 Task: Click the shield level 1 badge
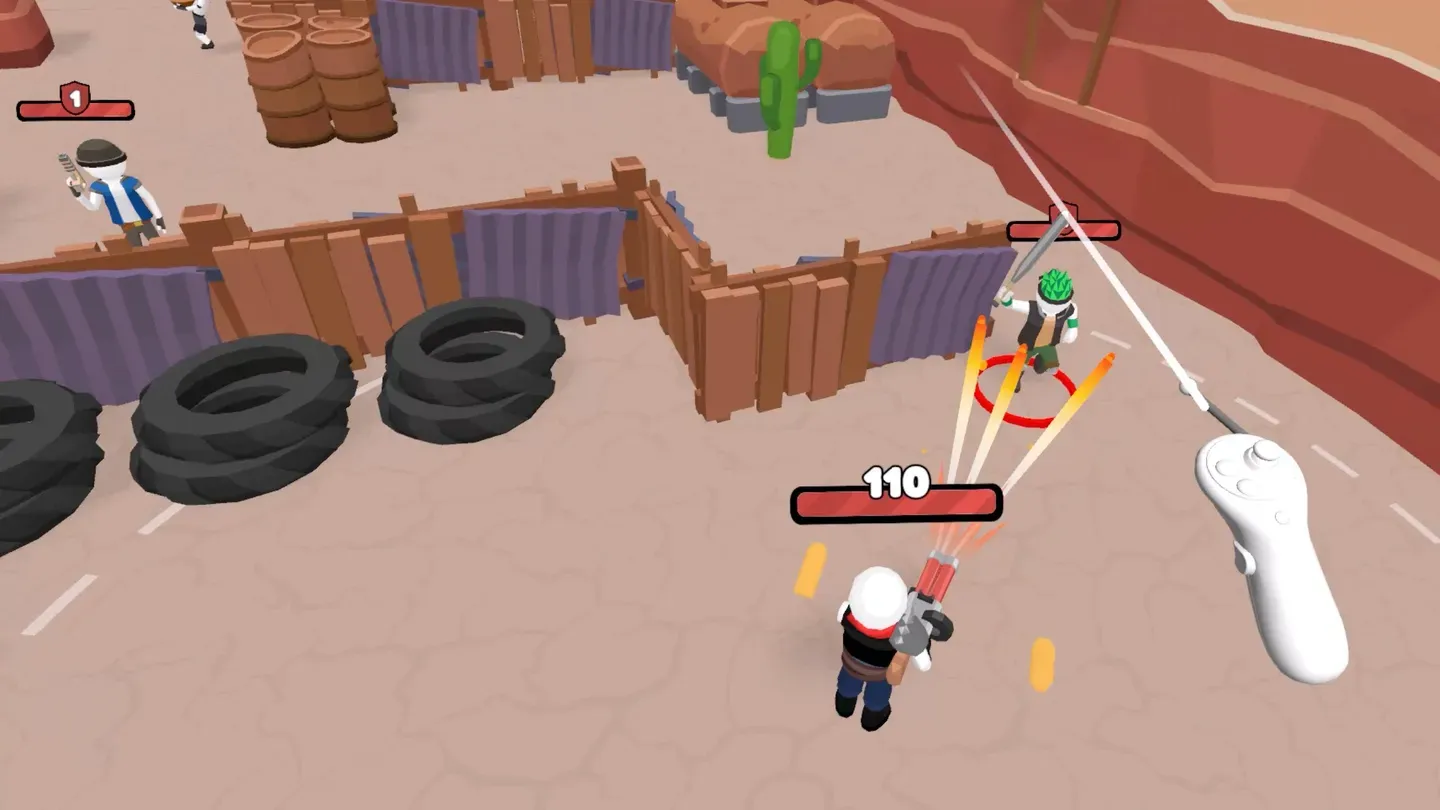[x=75, y=100]
